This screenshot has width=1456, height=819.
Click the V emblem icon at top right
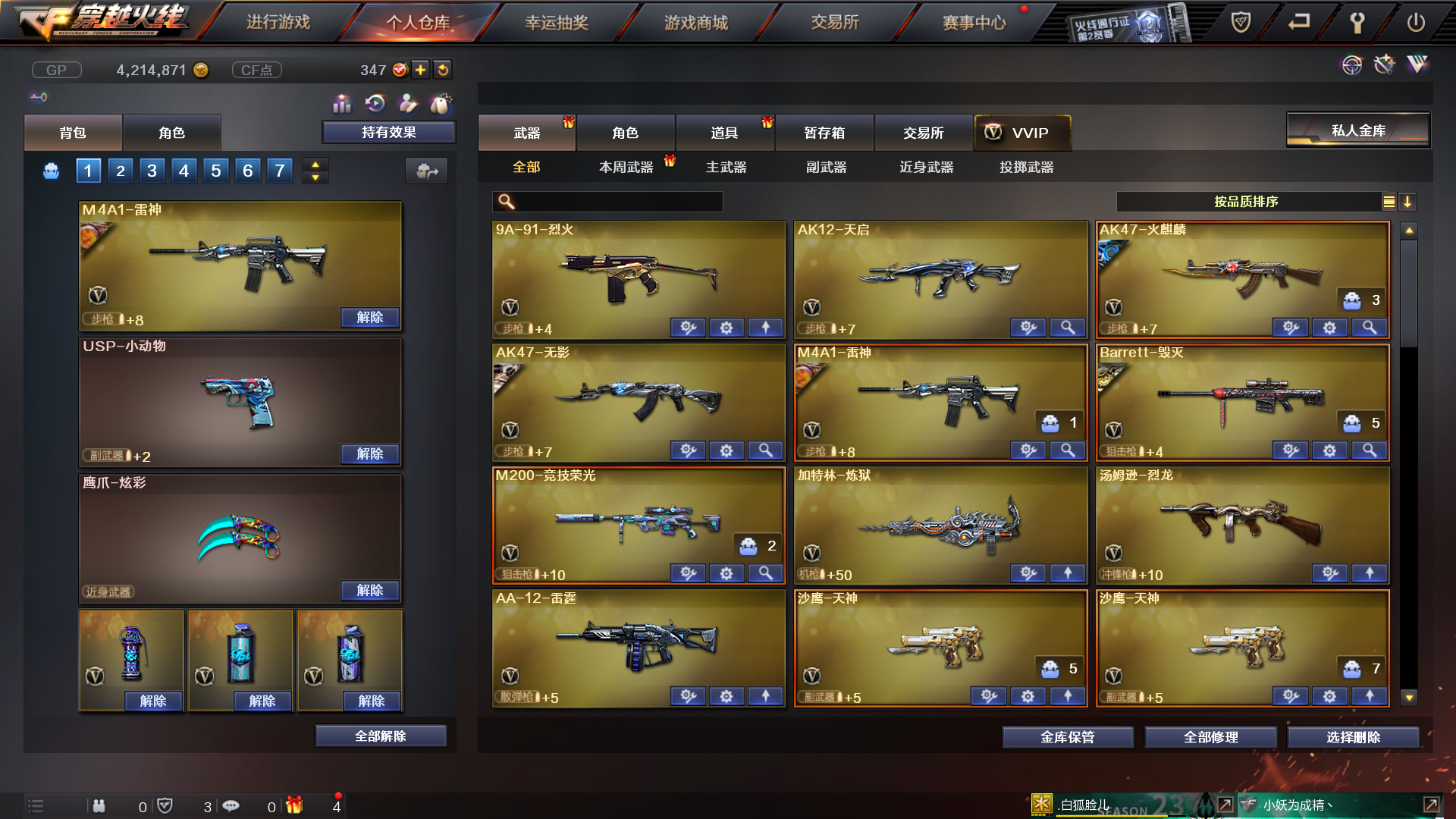pyautogui.click(x=1417, y=65)
